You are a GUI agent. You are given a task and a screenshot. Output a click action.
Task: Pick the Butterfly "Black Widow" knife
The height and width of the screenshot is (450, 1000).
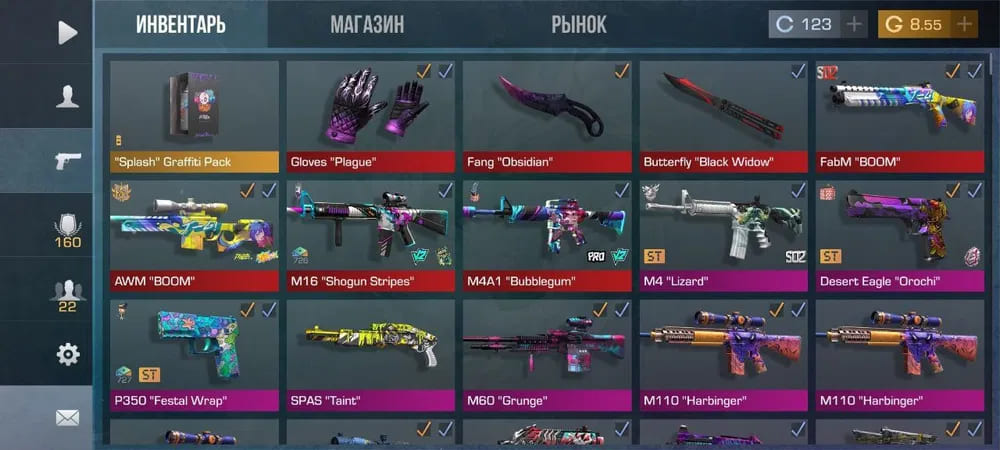723,115
